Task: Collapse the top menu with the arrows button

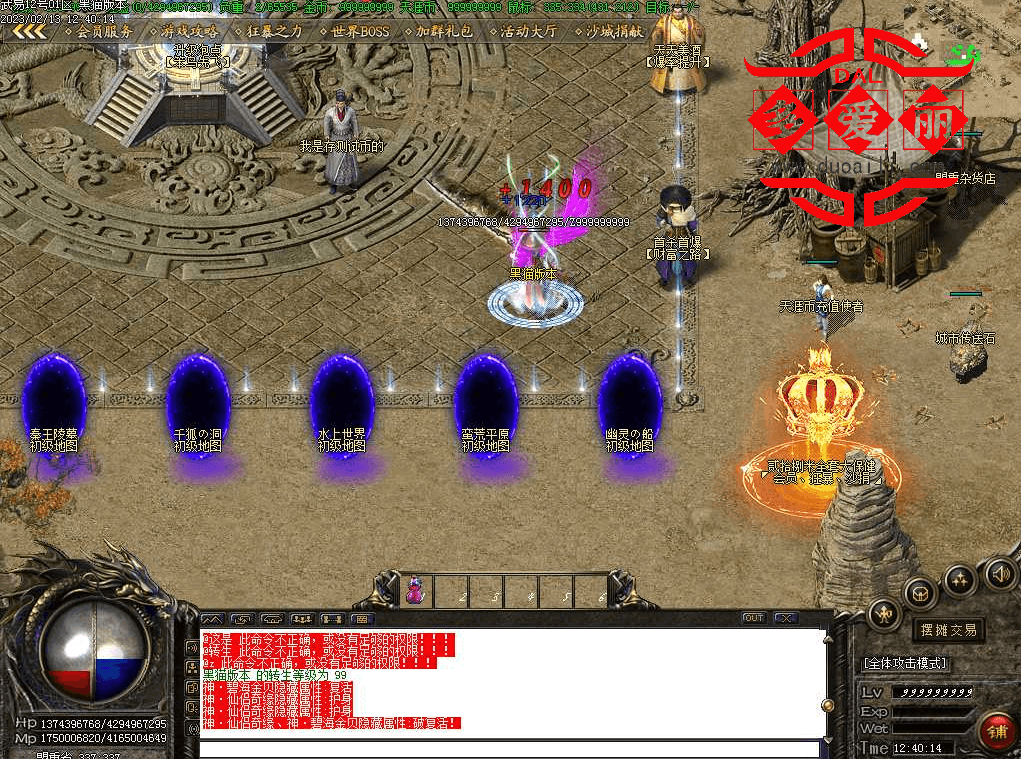Action: [29, 31]
